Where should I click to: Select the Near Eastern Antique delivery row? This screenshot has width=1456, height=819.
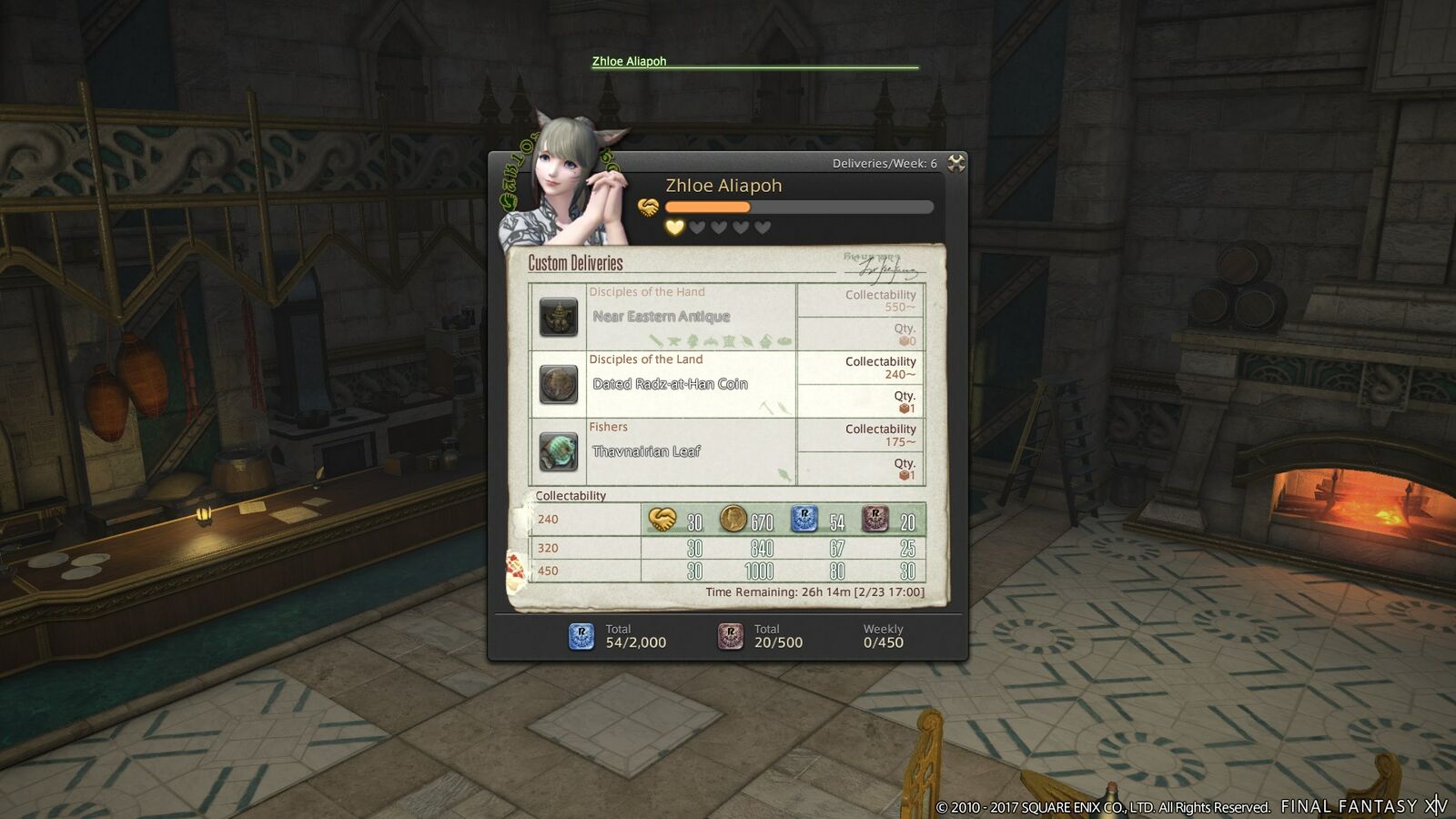point(662,317)
